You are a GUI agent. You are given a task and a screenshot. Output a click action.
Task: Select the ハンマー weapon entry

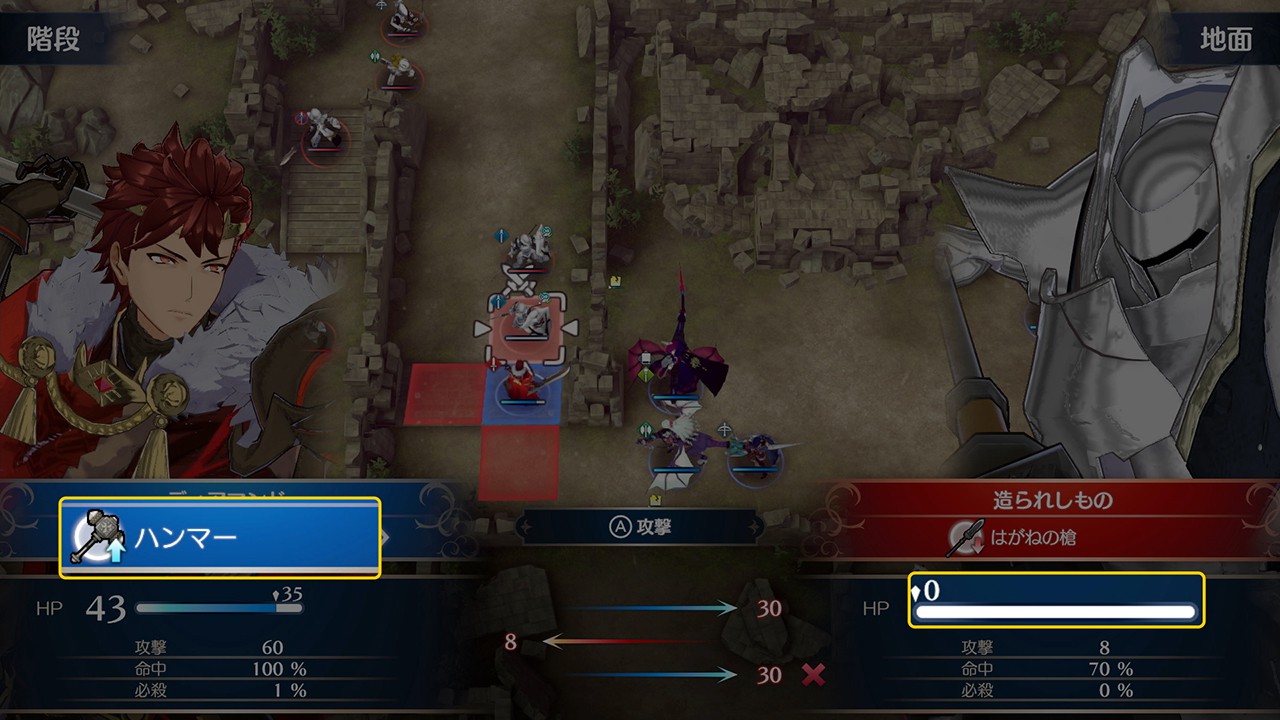(x=220, y=538)
